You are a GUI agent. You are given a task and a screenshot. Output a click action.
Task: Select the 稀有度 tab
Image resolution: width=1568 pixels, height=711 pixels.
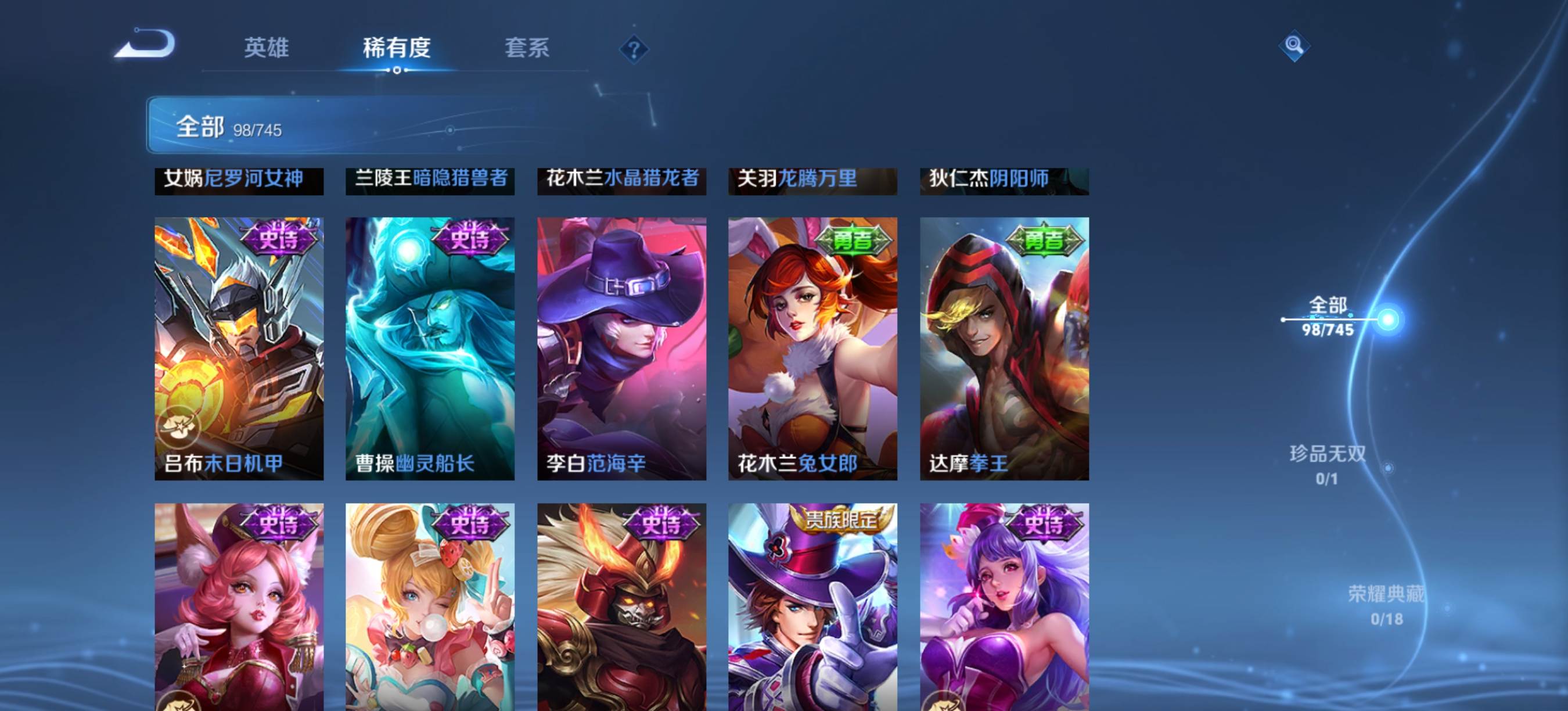tap(397, 48)
